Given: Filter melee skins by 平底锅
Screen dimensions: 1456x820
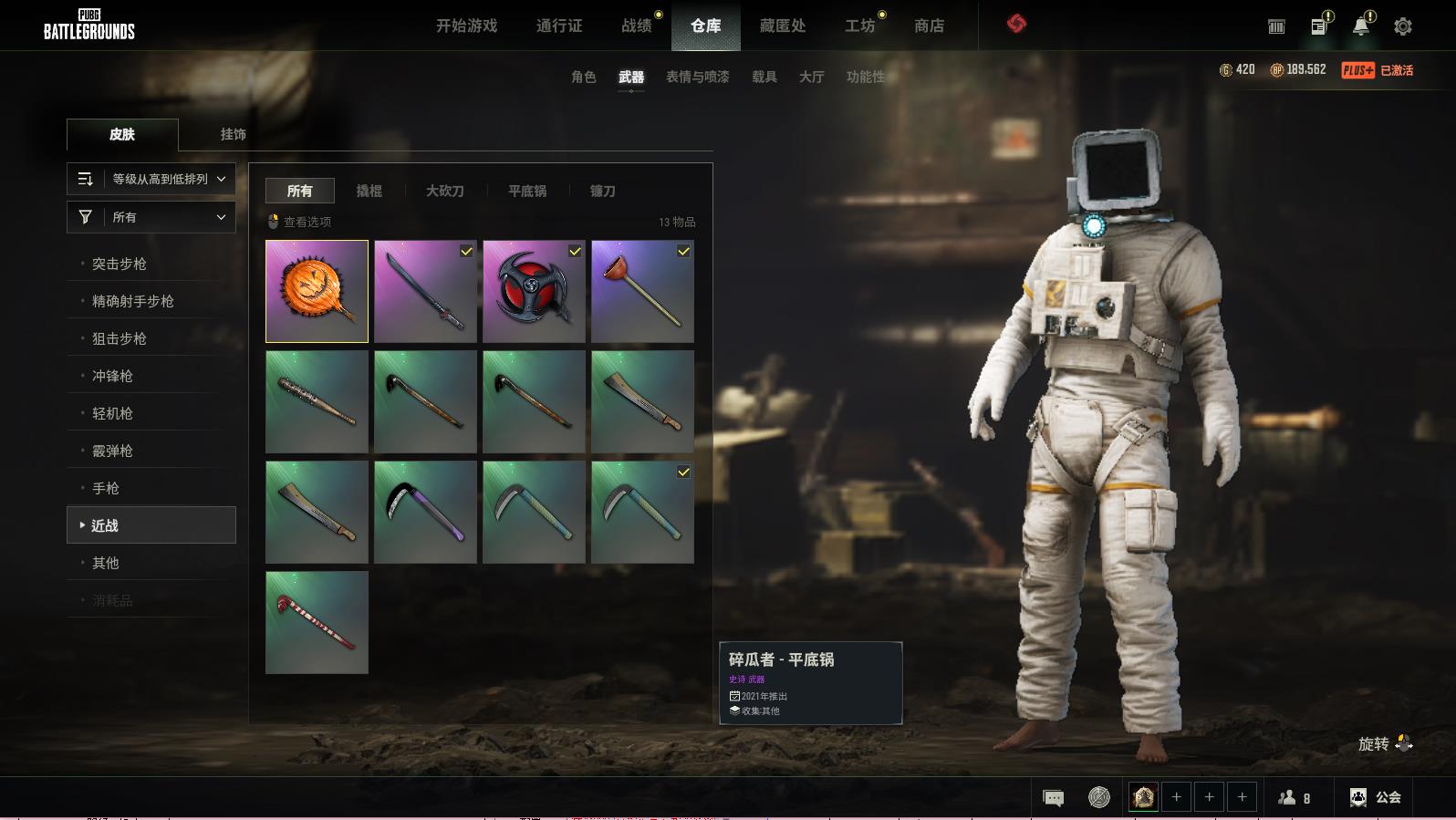Looking at the screenshot, I should pyautogui.click(x=527, y=191).
